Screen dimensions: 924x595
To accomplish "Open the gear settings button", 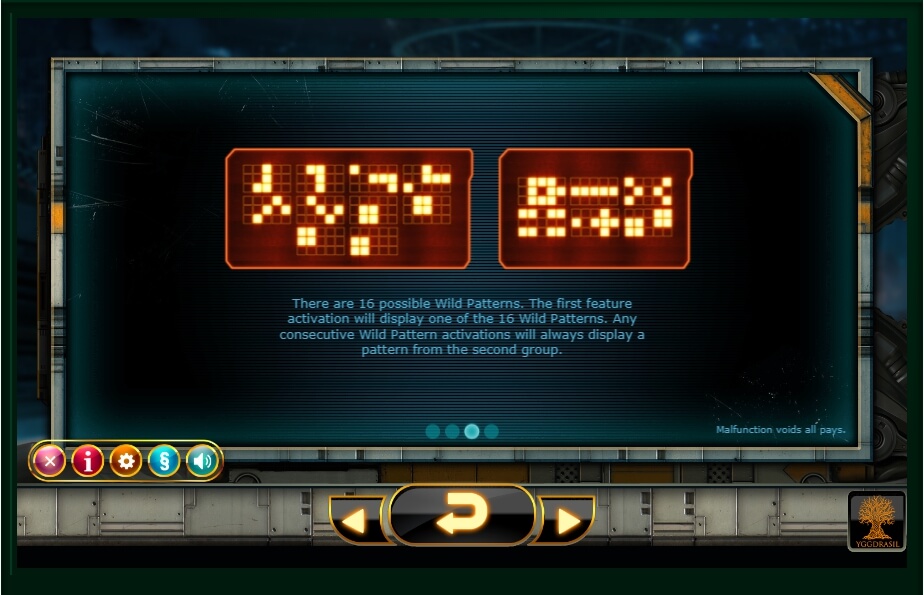I will pos(126,461).
